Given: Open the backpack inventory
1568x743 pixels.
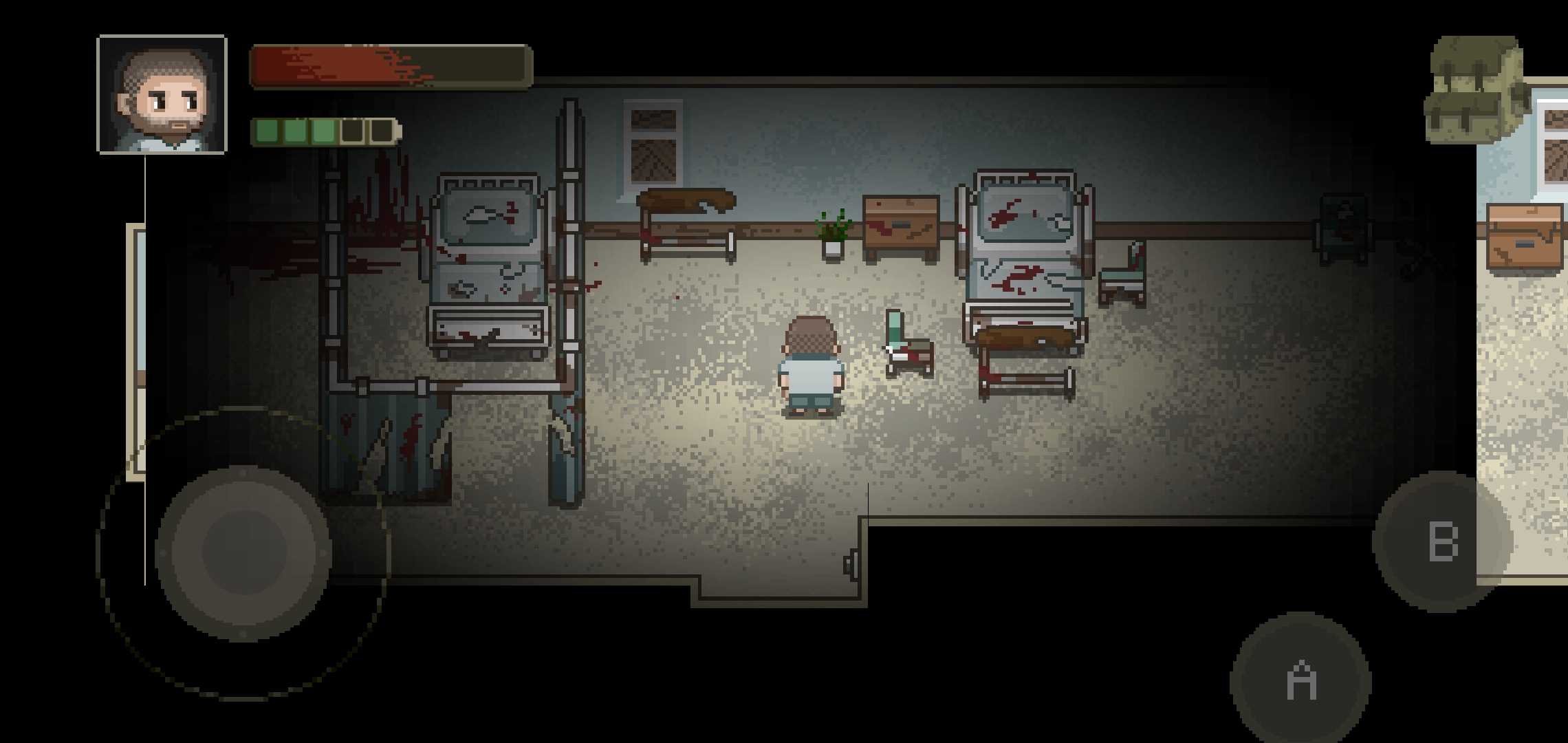Looking at the screenshot, I should point(1474,89).
